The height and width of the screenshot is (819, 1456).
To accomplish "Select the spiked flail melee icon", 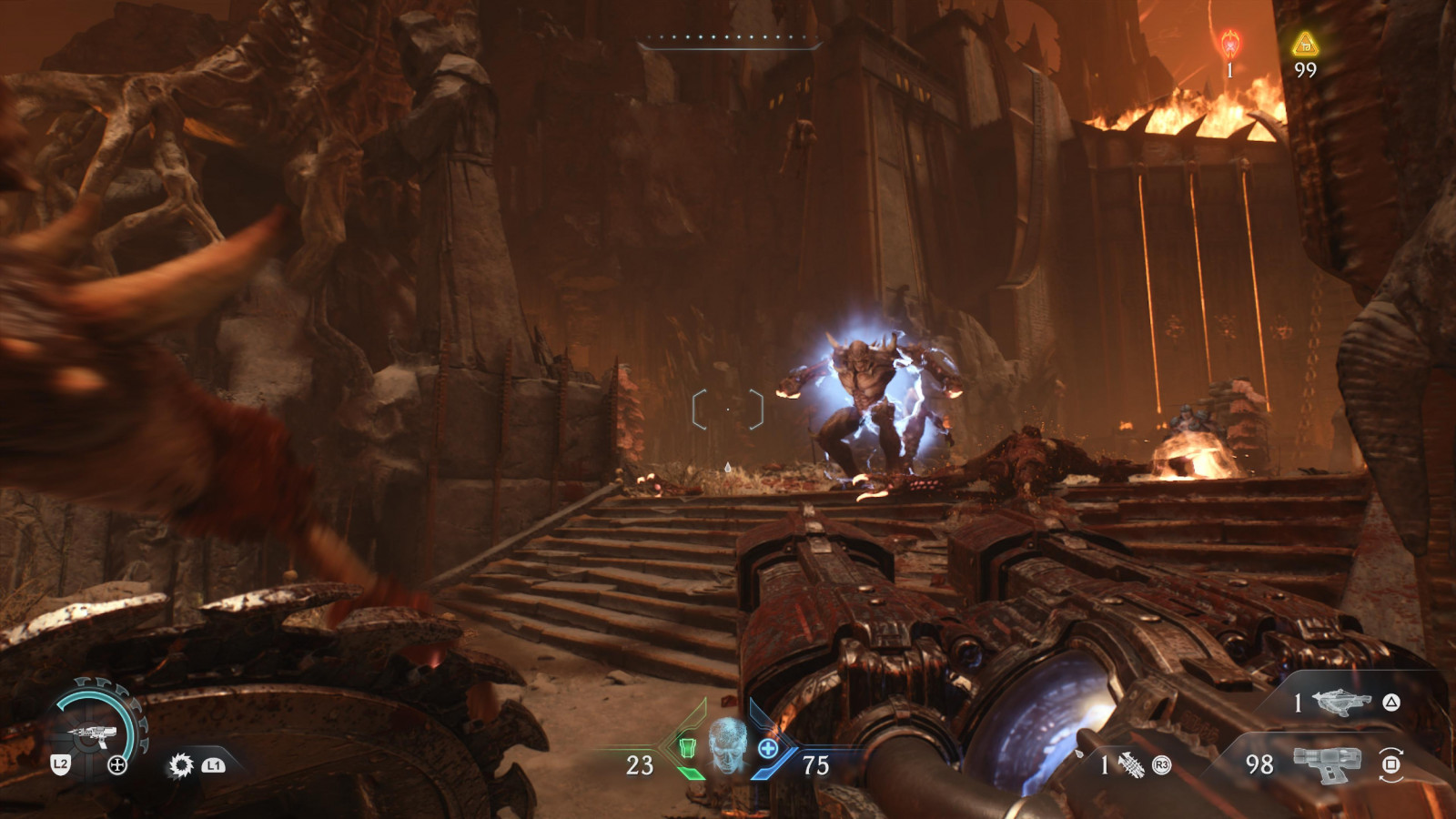I will click(1131, 765).
